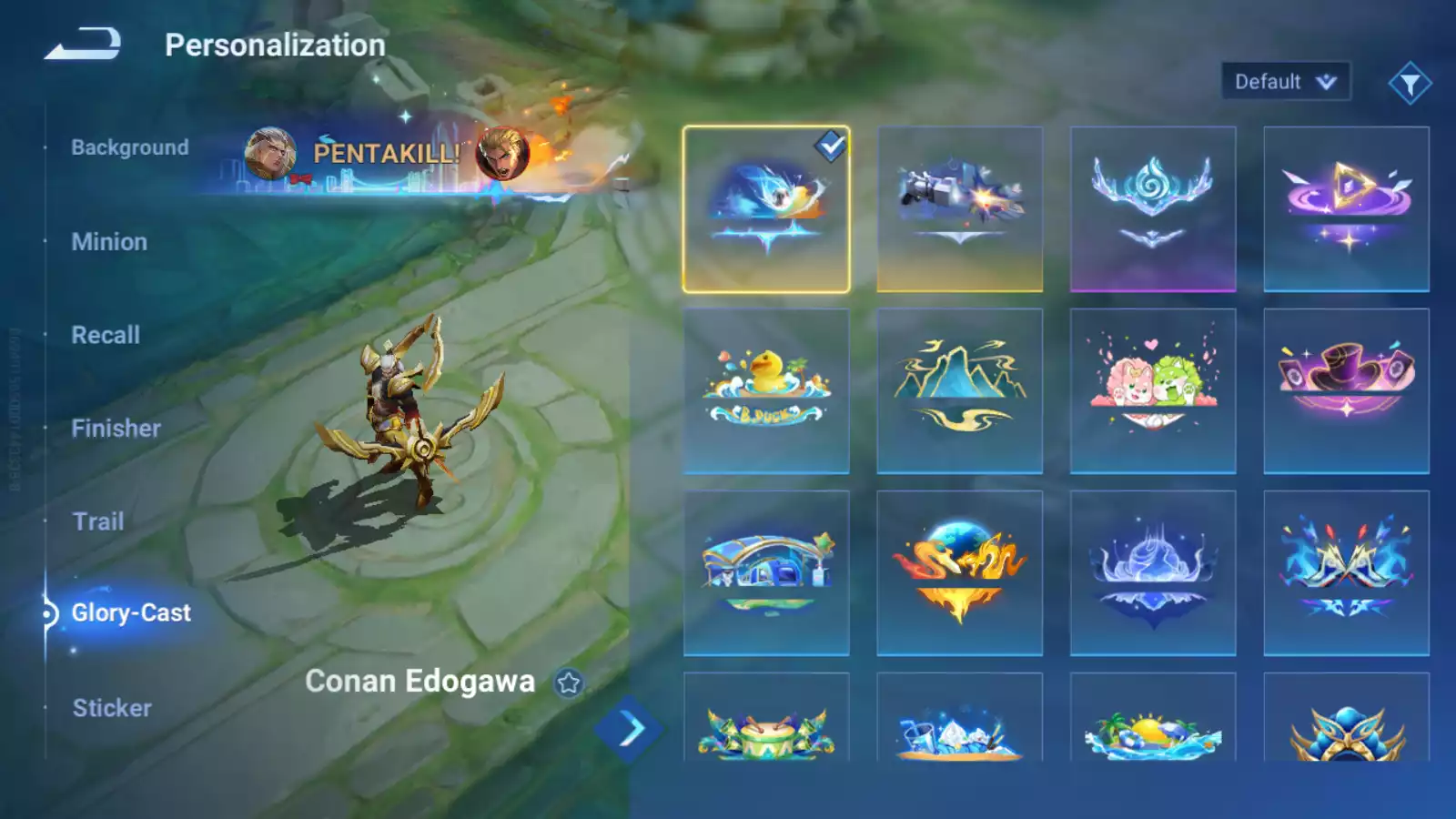Pick the purple triangle play-symbol glory-cast

click(x=1346, y=209)
